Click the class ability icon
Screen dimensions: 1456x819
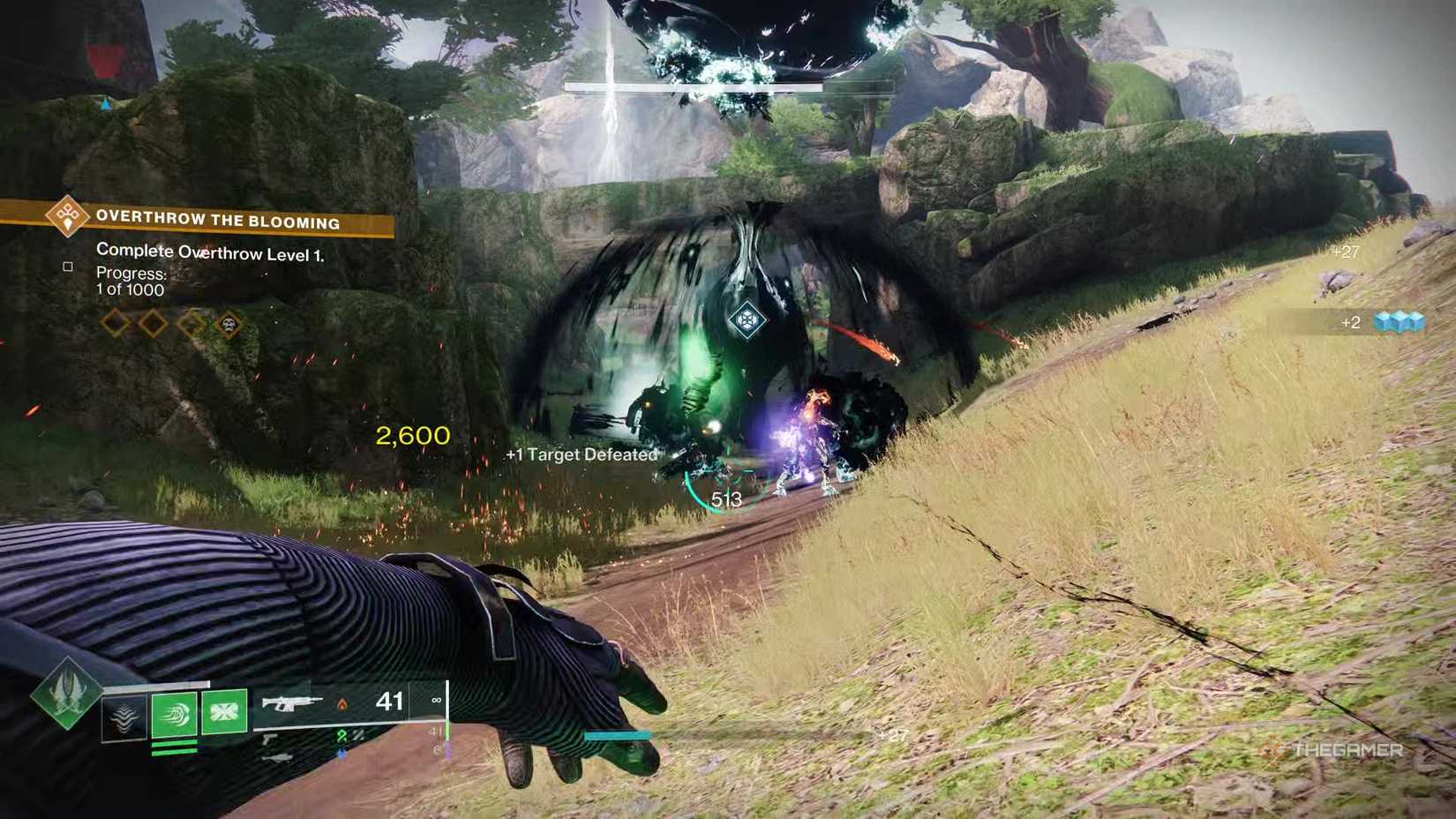click(123, 715)
